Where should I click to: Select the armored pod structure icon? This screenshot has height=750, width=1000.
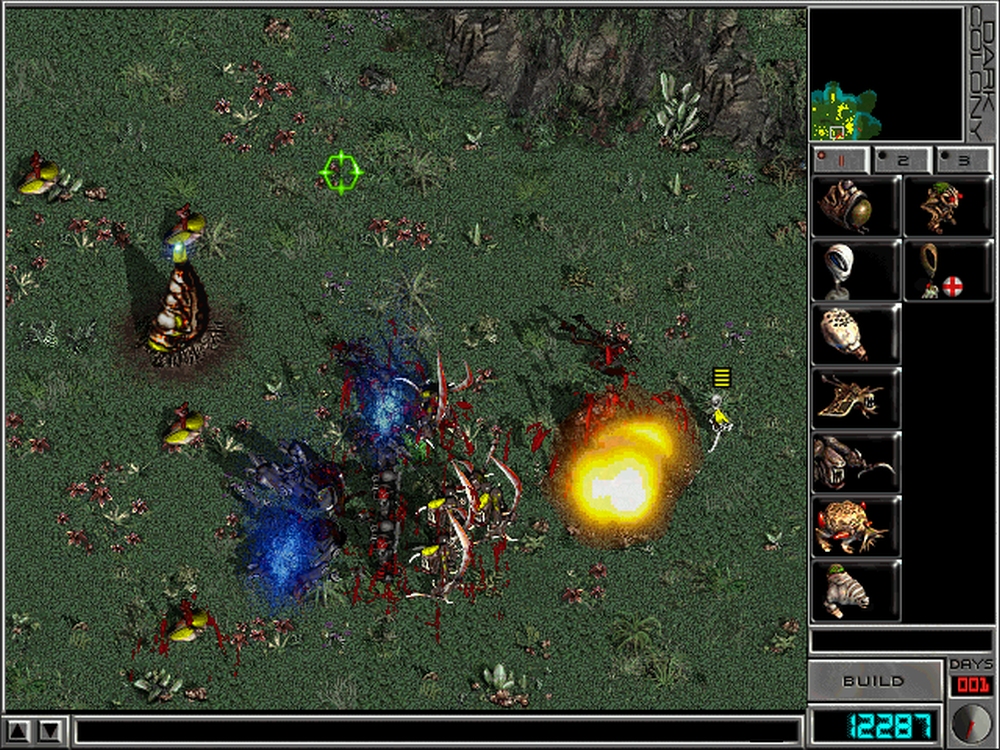855,206
